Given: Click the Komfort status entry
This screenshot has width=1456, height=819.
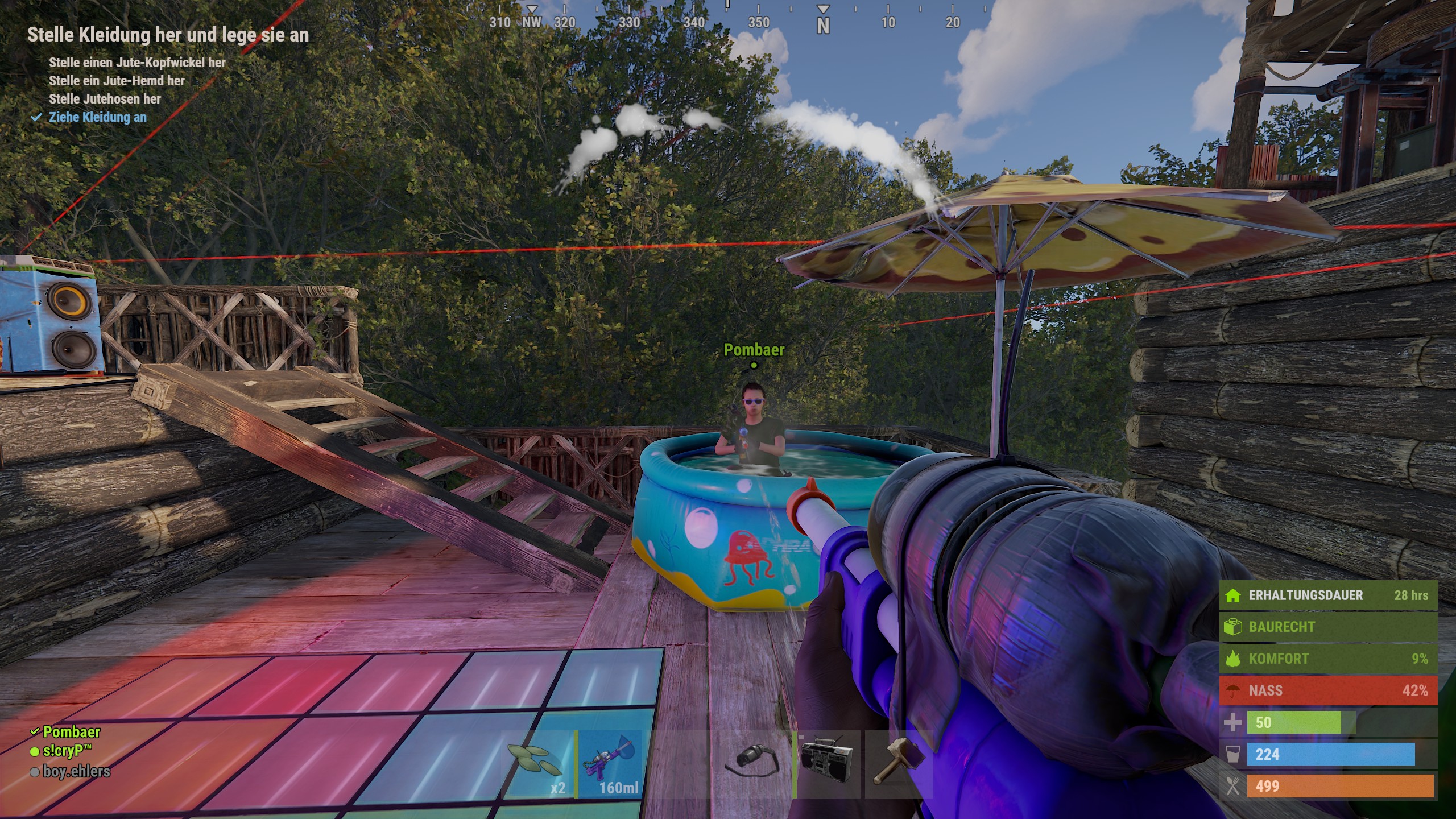Looking at the screenshot, I should (1327, 659).
